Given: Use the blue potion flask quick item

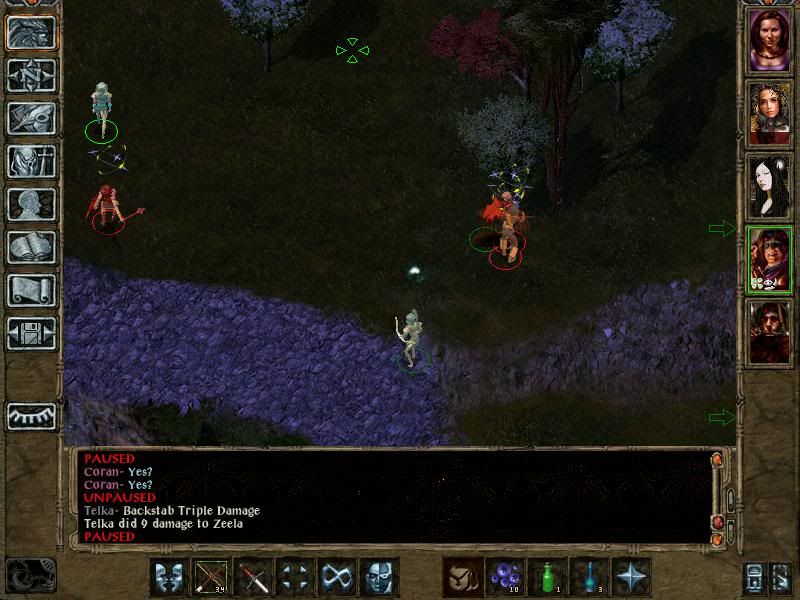Looking at the screenshot, I should 589,577.
